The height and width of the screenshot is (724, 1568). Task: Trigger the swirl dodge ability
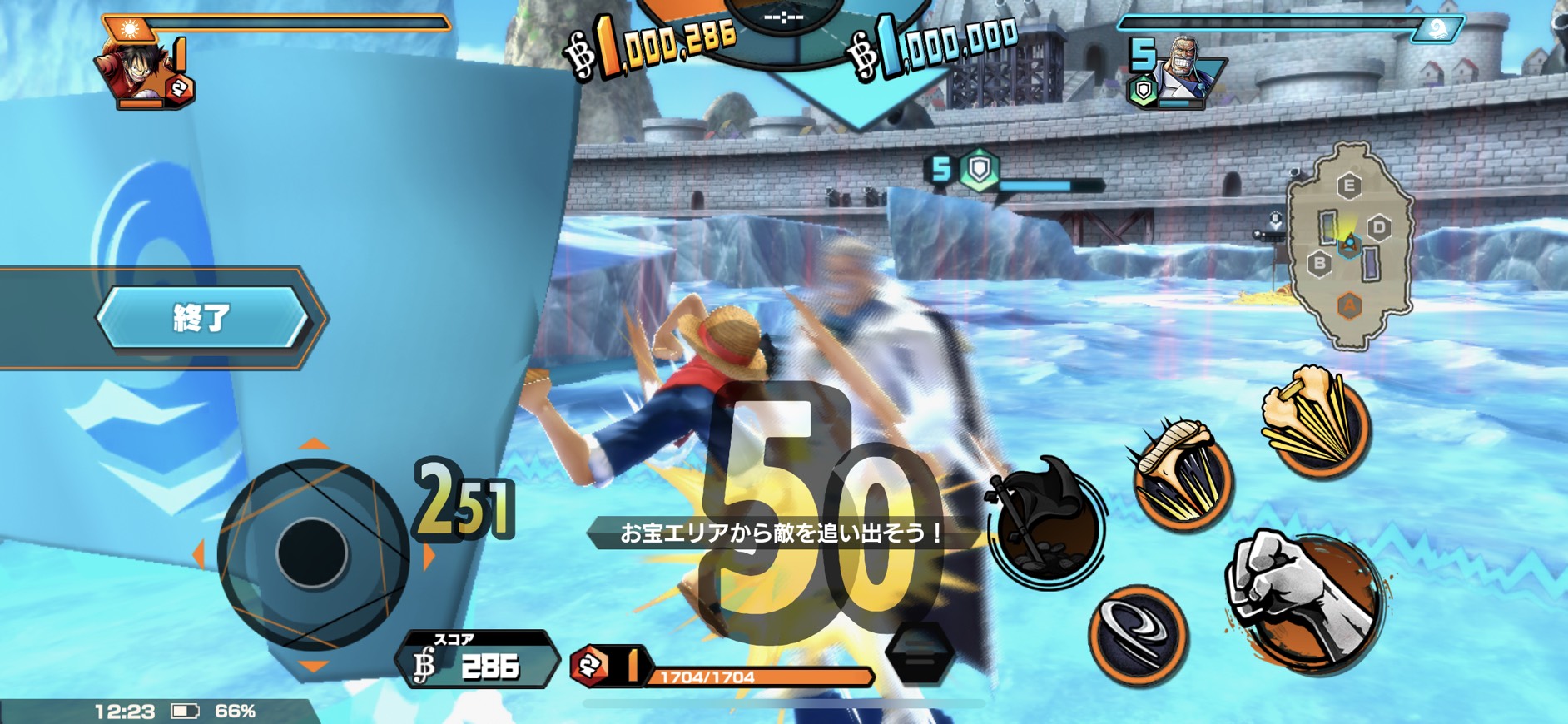pos(1138,634)
